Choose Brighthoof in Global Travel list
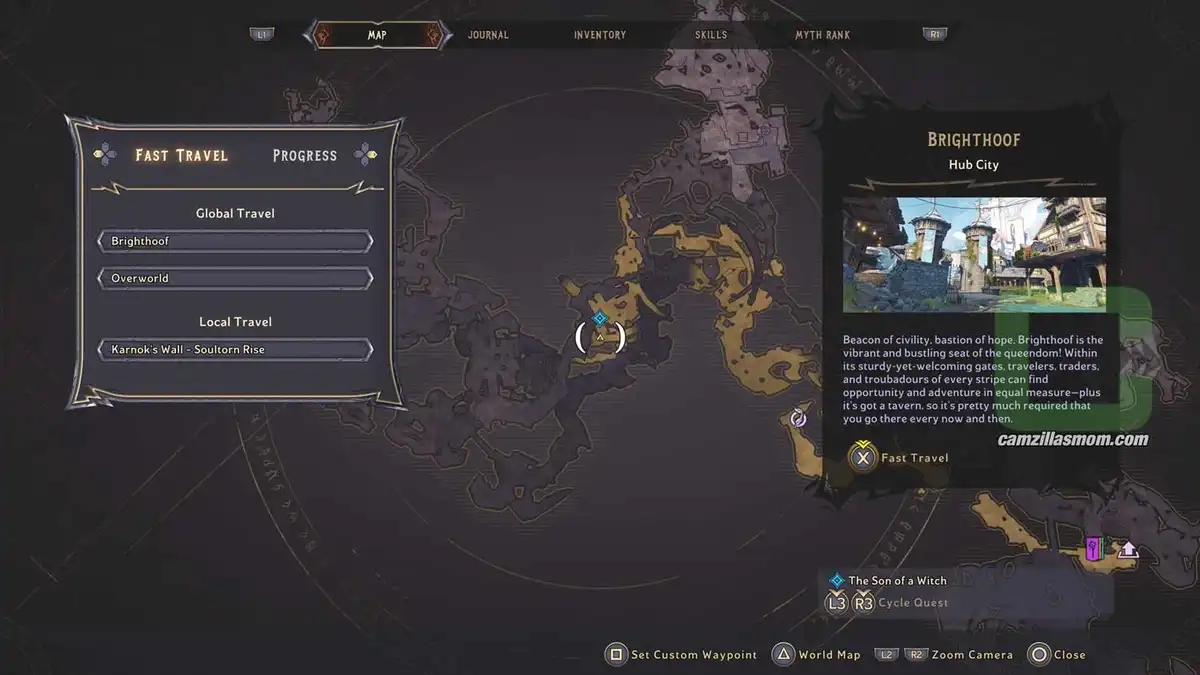 (x=235, y=242)
